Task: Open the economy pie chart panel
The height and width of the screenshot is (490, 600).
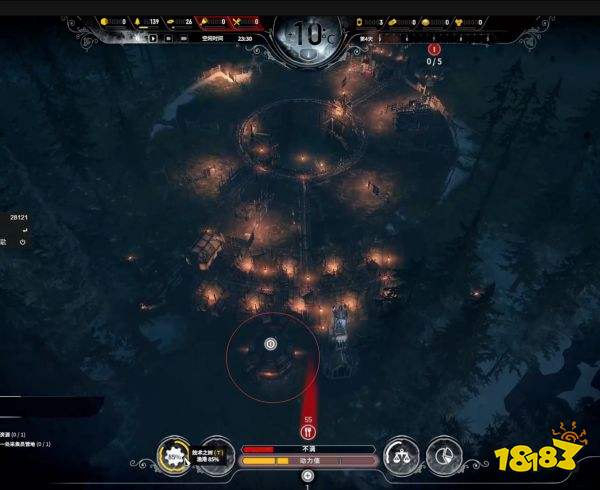Action: 445,456
